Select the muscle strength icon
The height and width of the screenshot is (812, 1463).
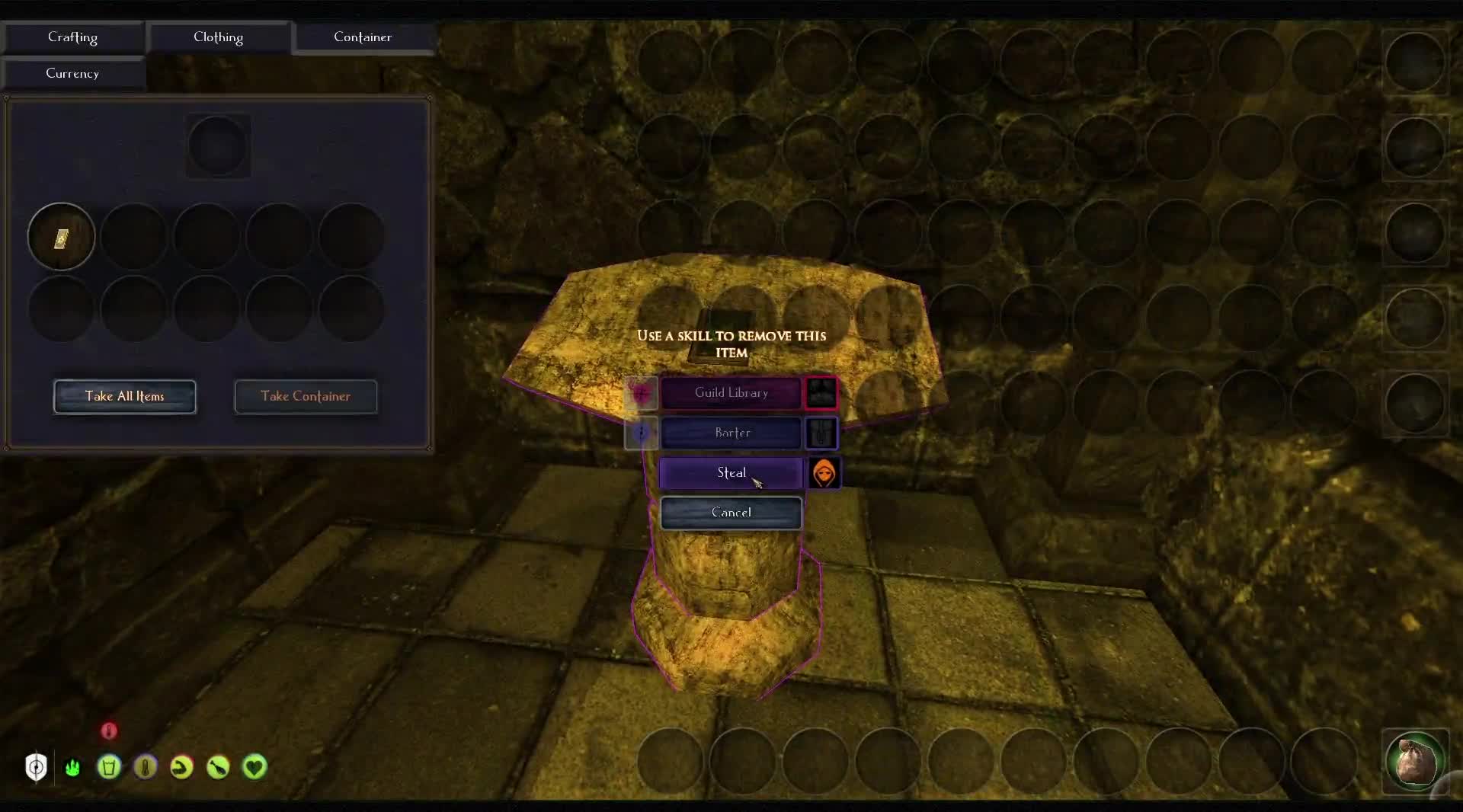coord(181,768)
